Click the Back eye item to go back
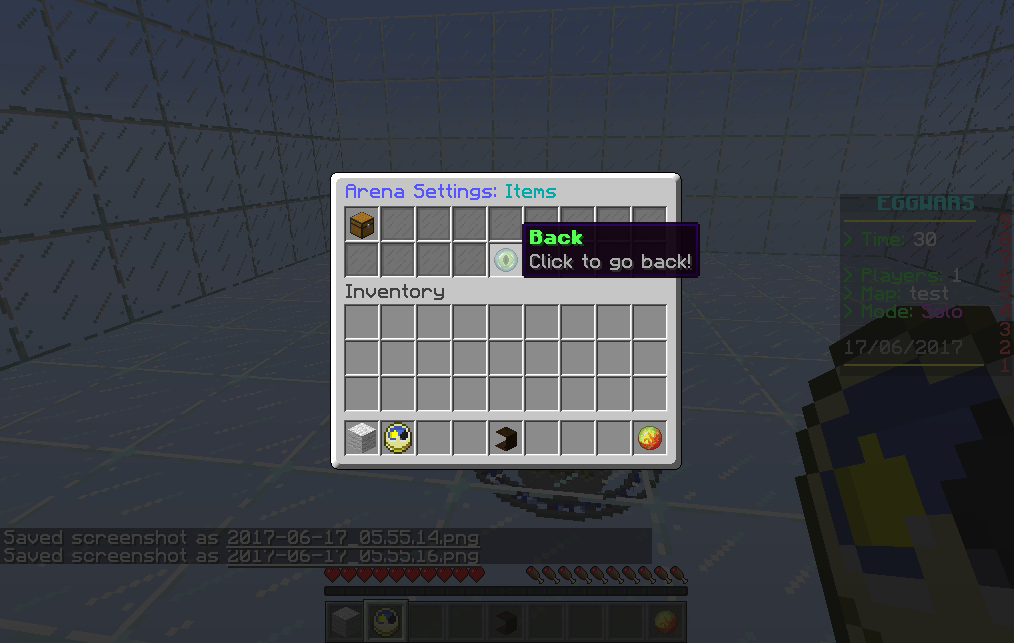 (x=506, y=260)
